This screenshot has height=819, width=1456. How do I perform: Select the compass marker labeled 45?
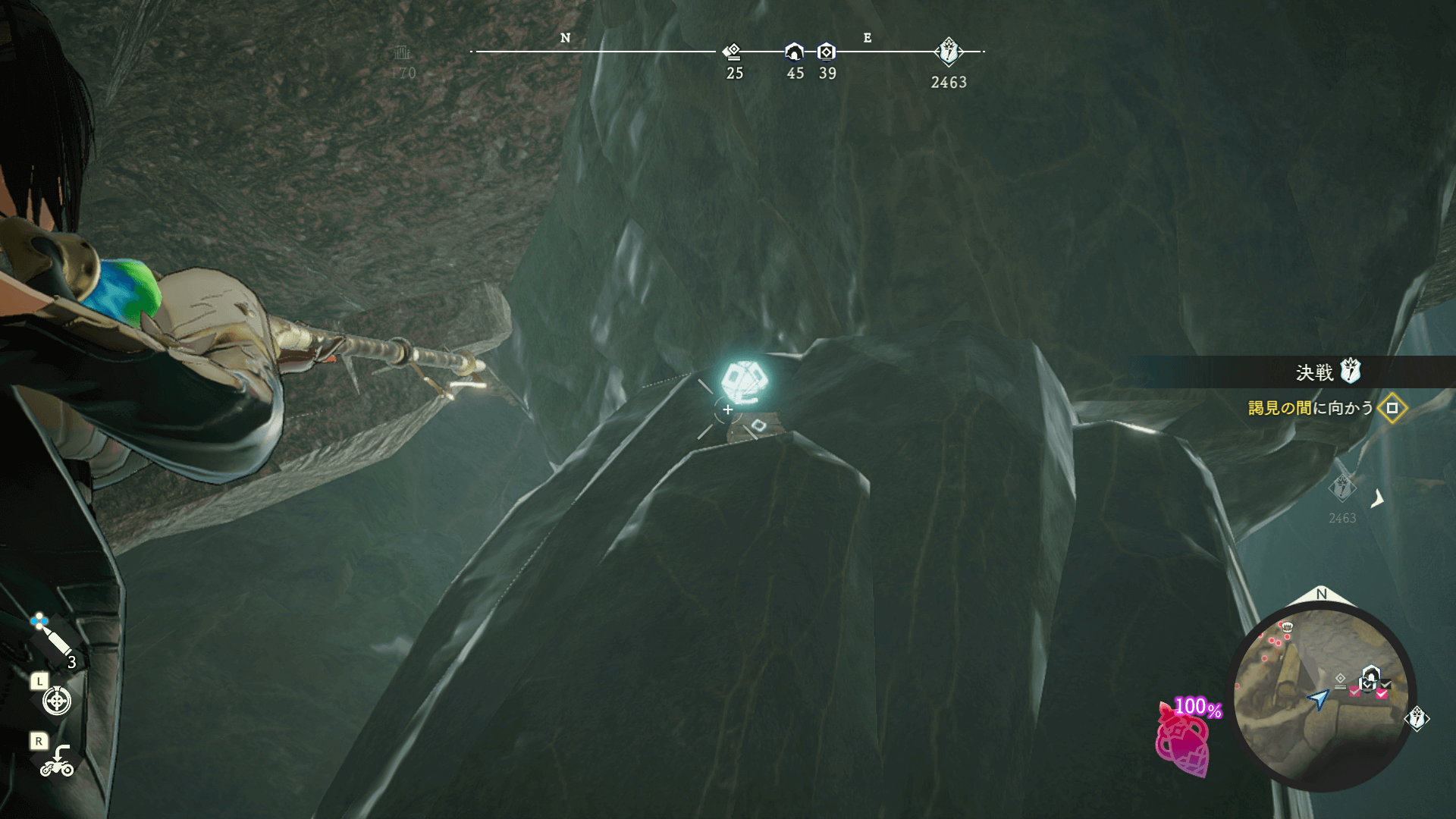point(794,52)
